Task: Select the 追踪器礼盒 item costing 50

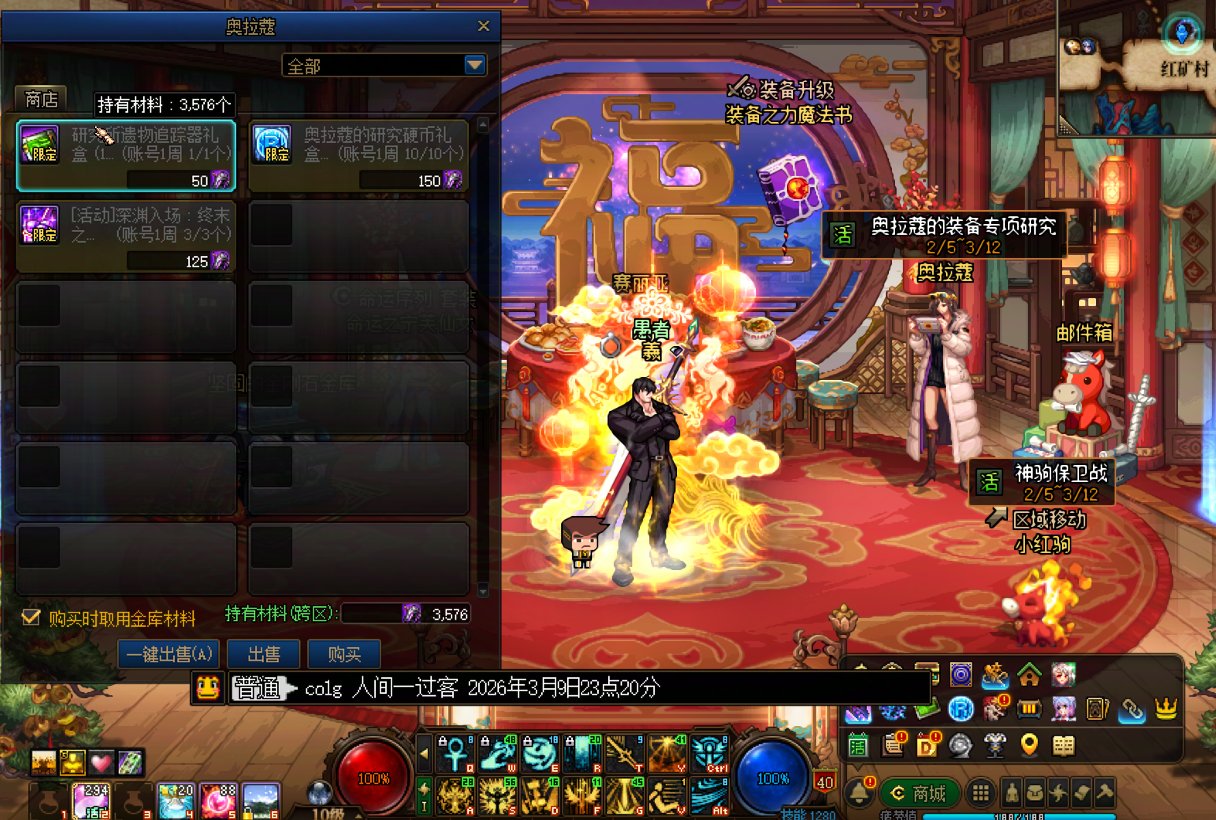Action: [x=126, y=156]
